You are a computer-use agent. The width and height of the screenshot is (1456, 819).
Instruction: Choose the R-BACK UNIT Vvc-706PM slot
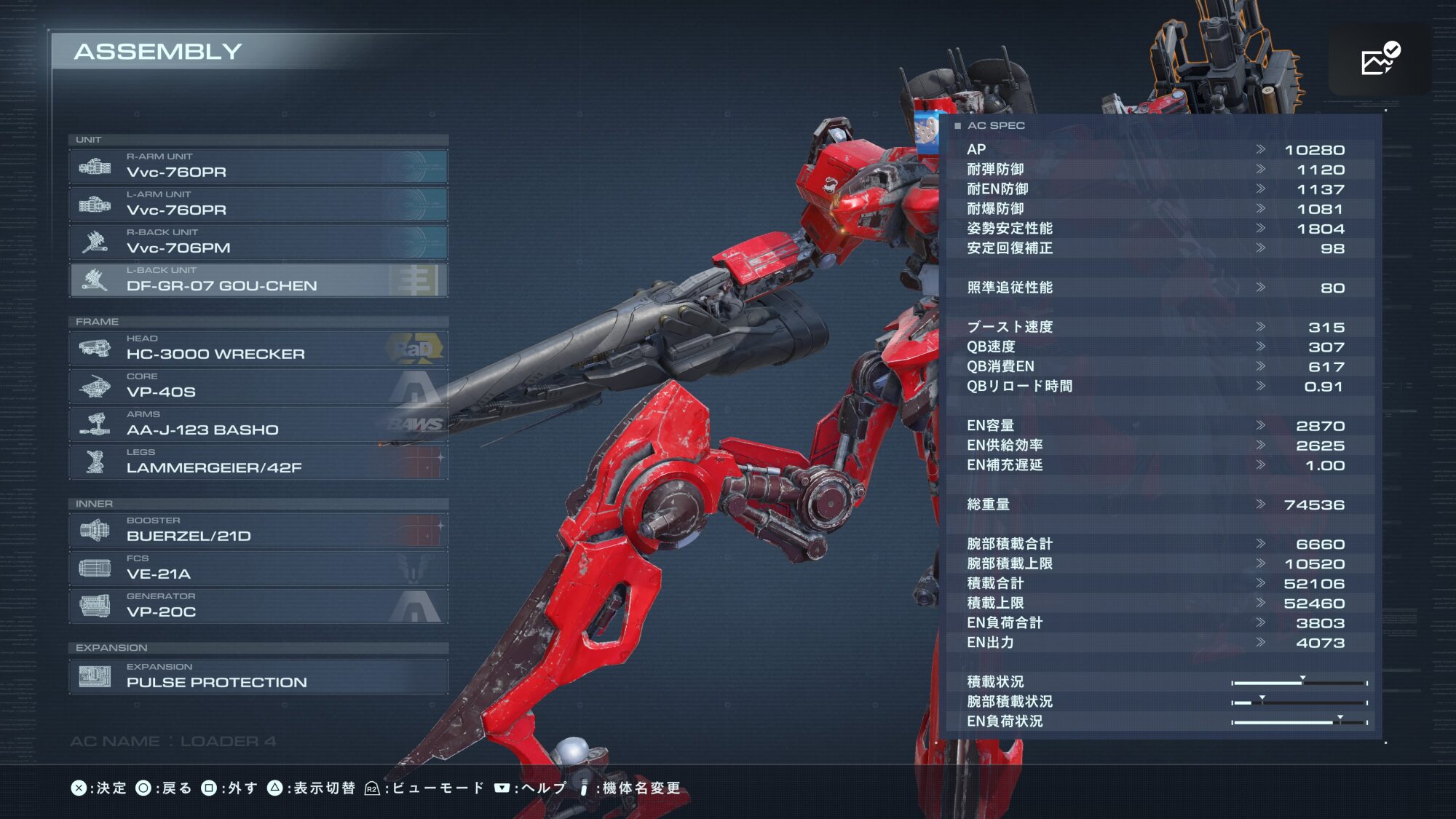coord(258,242)
